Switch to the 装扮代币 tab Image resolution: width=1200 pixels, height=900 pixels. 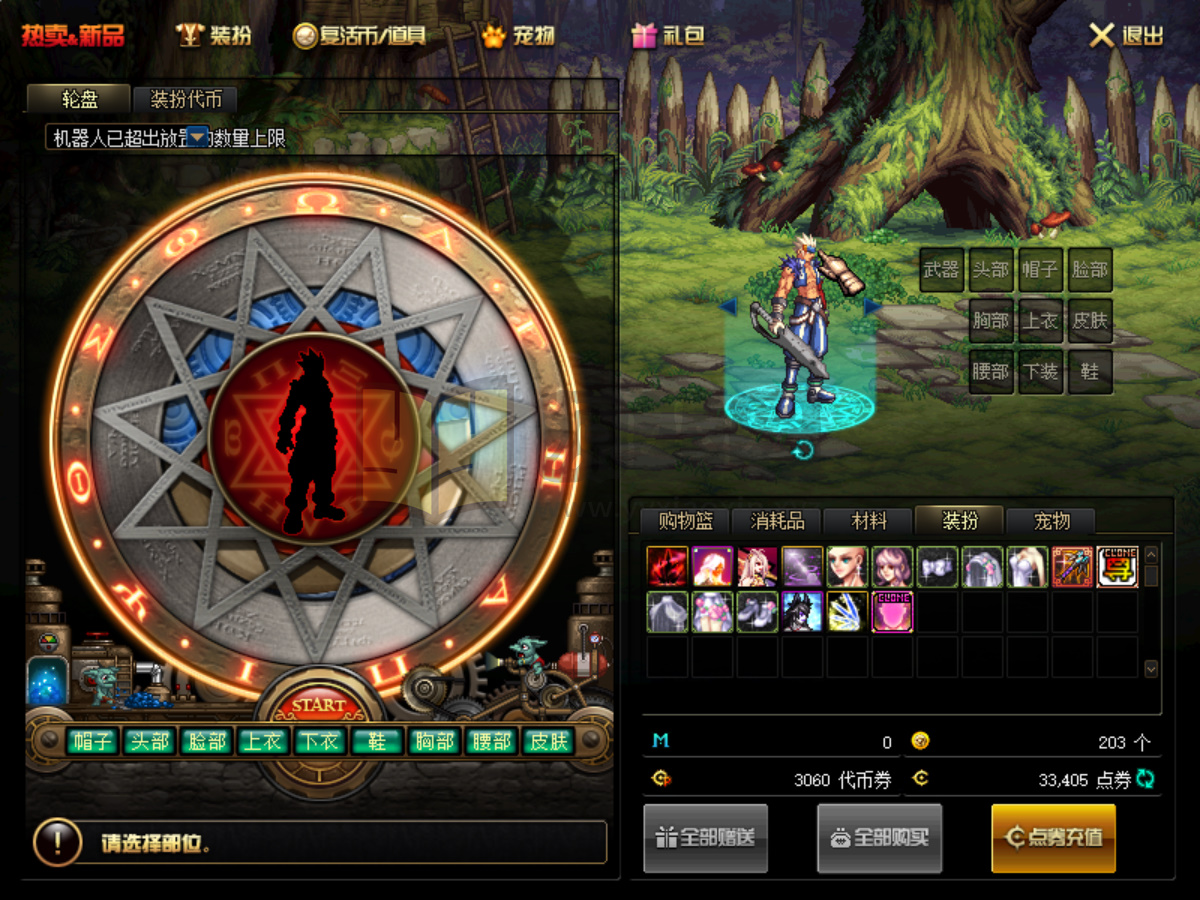(184, 99)
